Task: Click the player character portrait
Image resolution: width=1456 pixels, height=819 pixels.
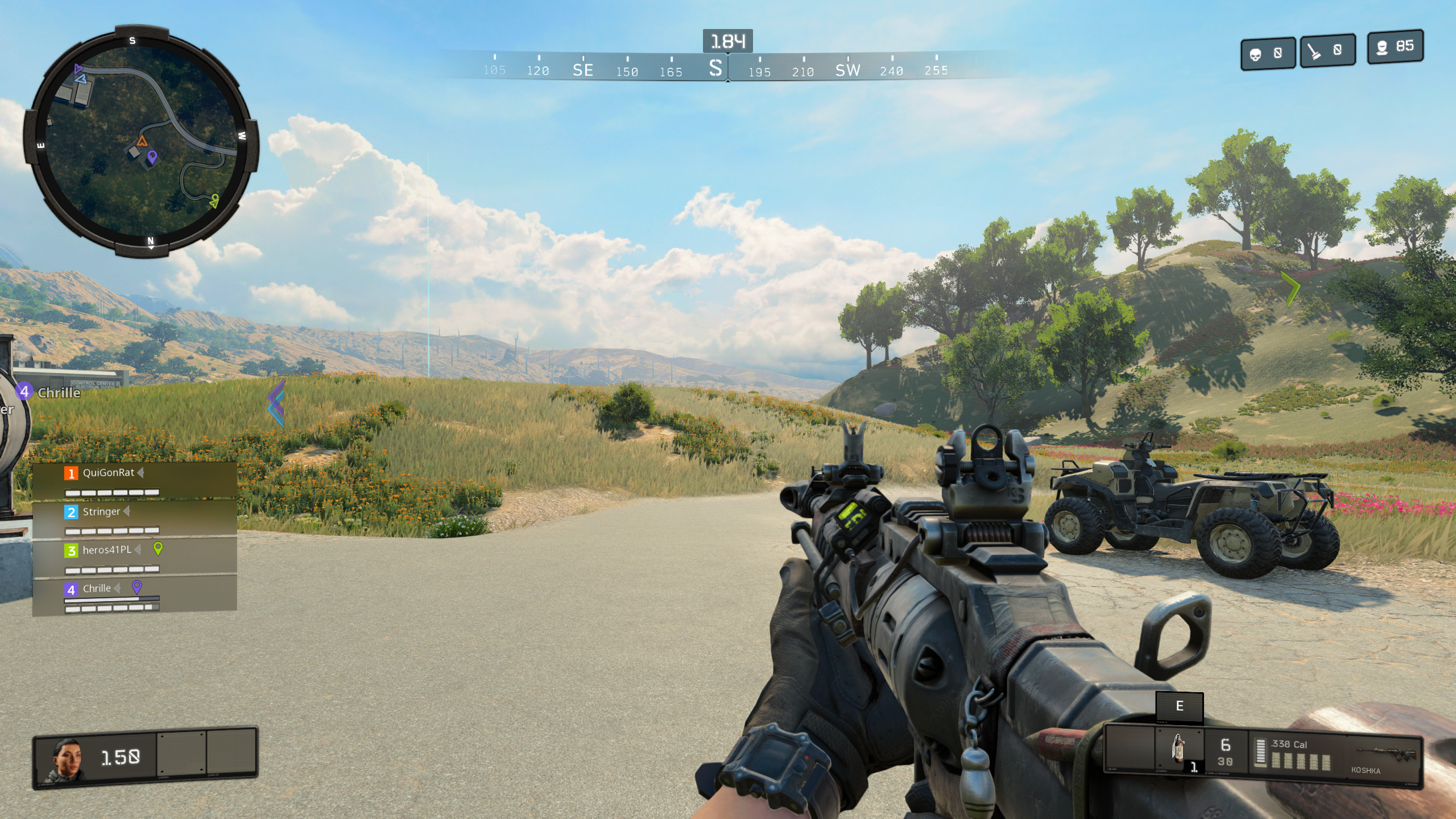Action: coord(66,758)
